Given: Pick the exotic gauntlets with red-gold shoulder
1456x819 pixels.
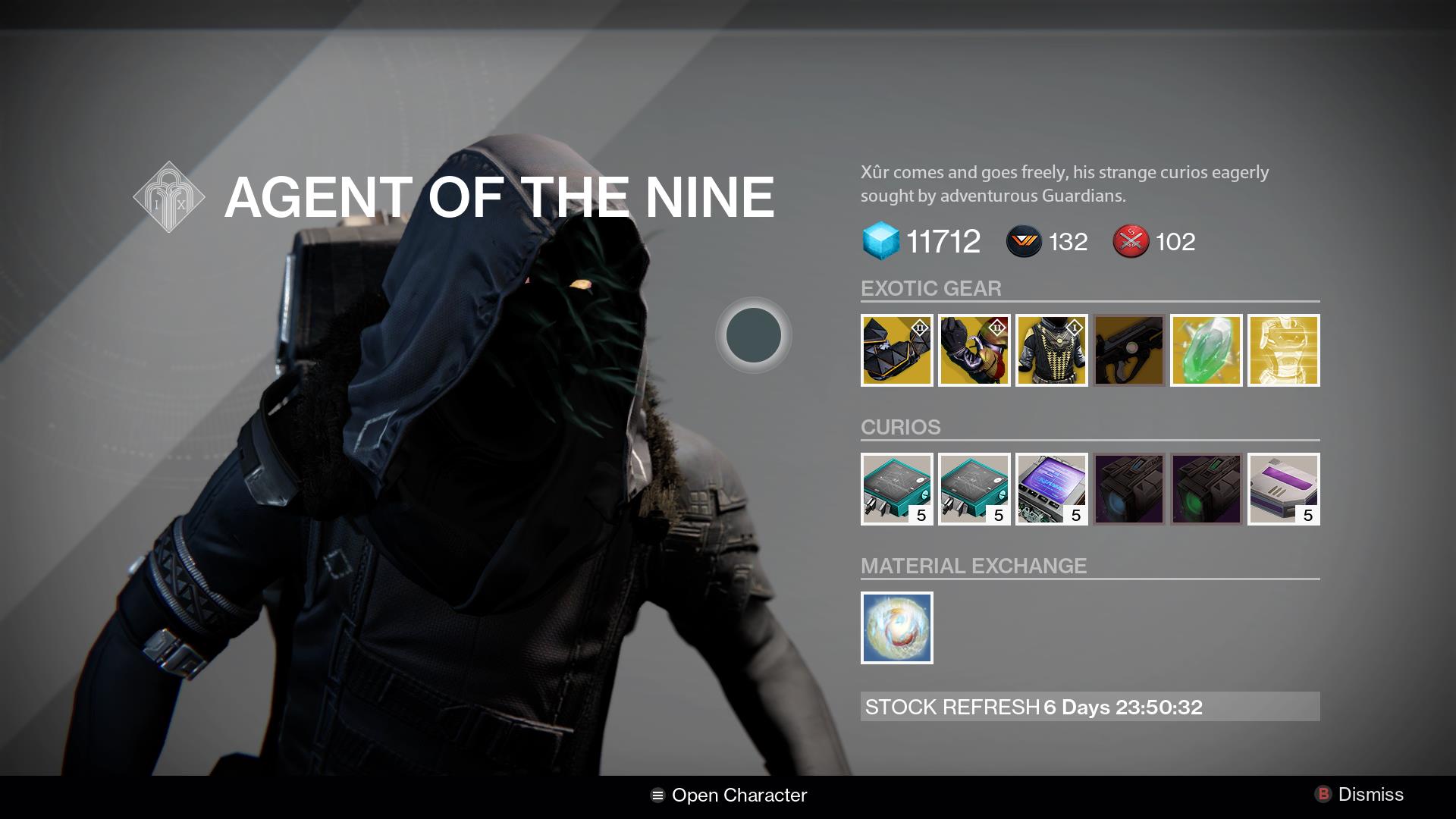Looking at the screenshot, I should coord(974,350).
